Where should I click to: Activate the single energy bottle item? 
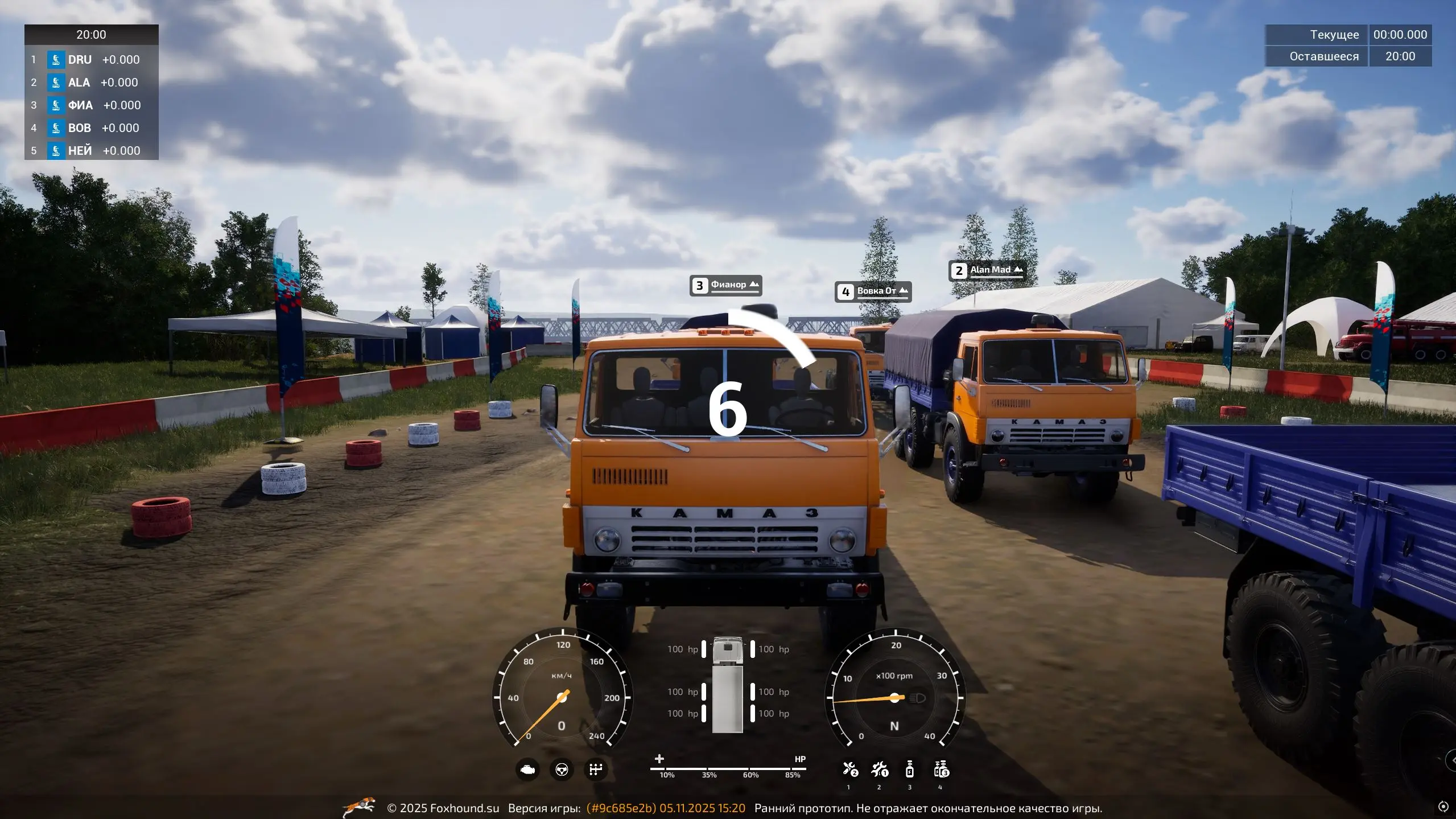pyautogui.click(x=909, y=770)
